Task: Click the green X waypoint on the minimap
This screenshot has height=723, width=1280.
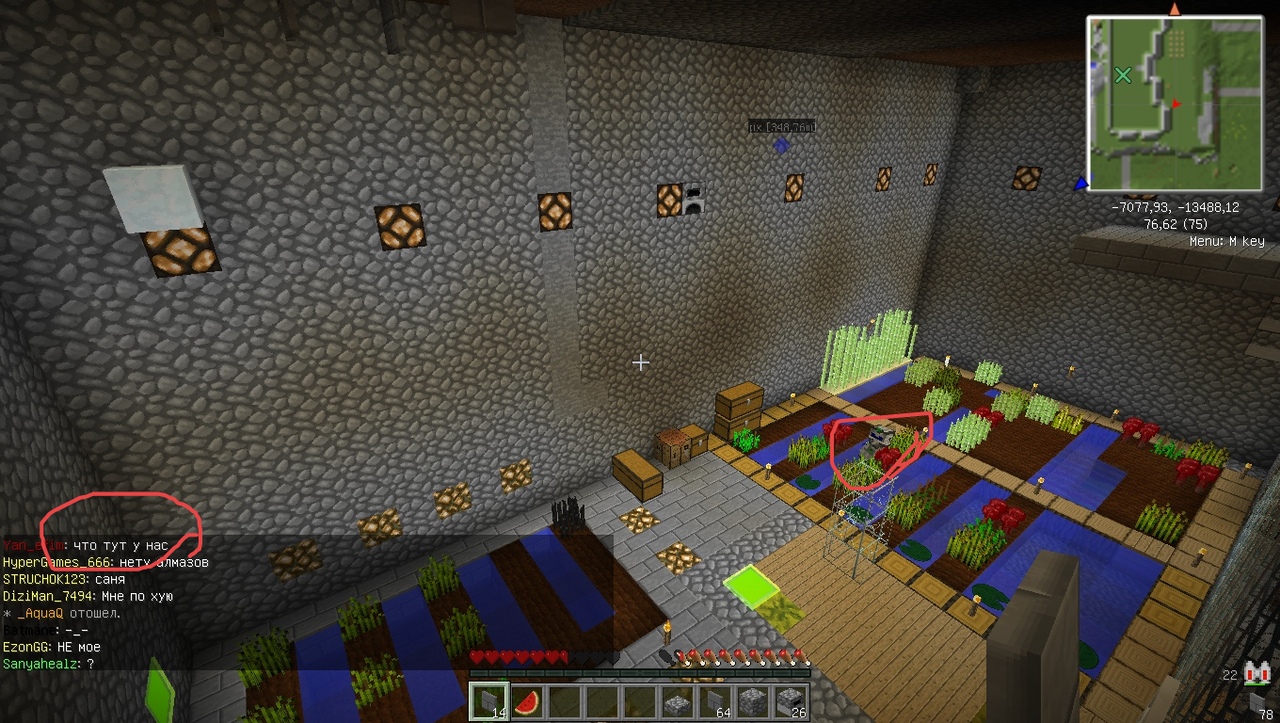Action: tap(1123, 75)
